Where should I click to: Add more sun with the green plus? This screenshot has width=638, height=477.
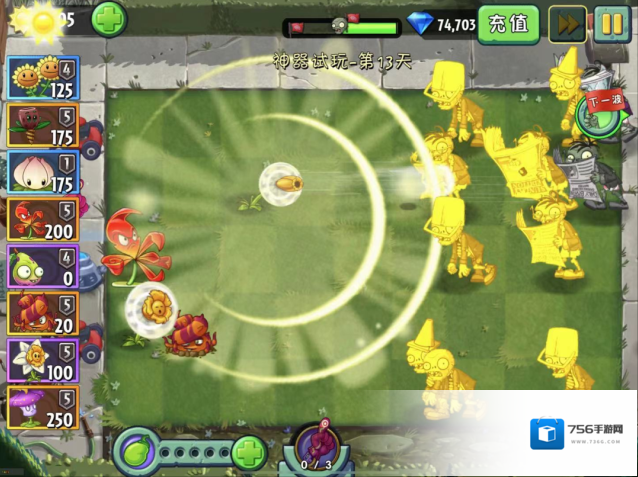[x=109, y=19]
